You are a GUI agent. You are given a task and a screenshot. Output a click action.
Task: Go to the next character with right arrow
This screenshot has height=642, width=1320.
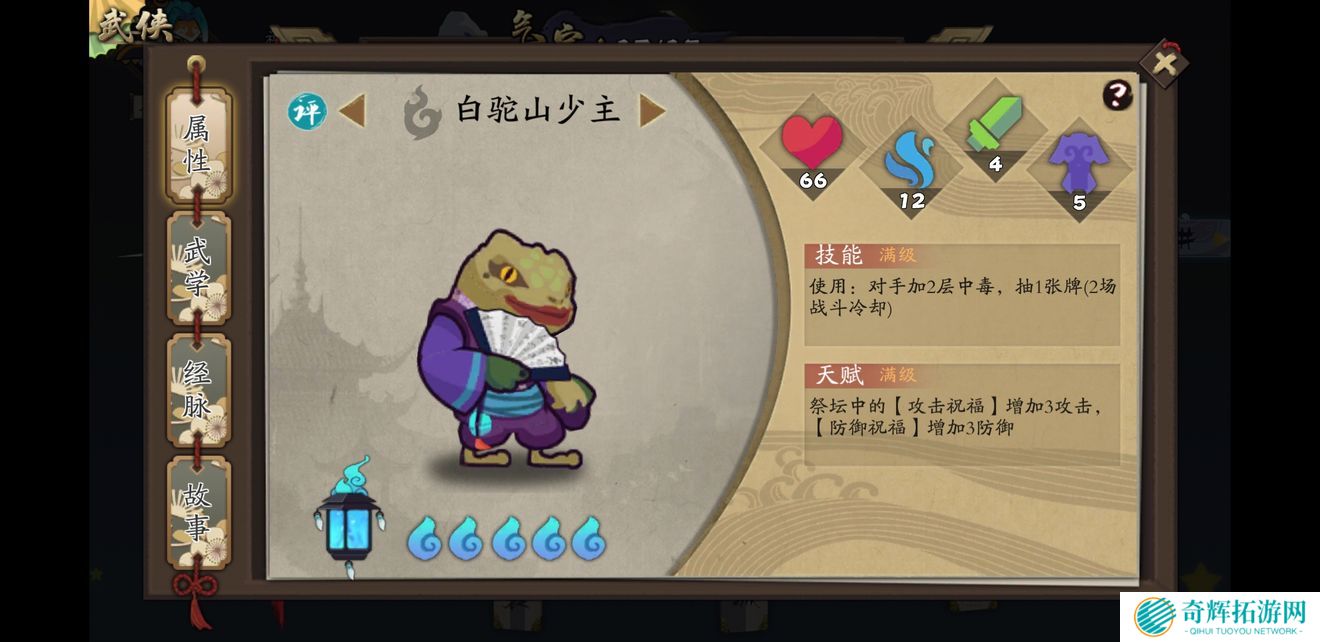tap(652, 110)
